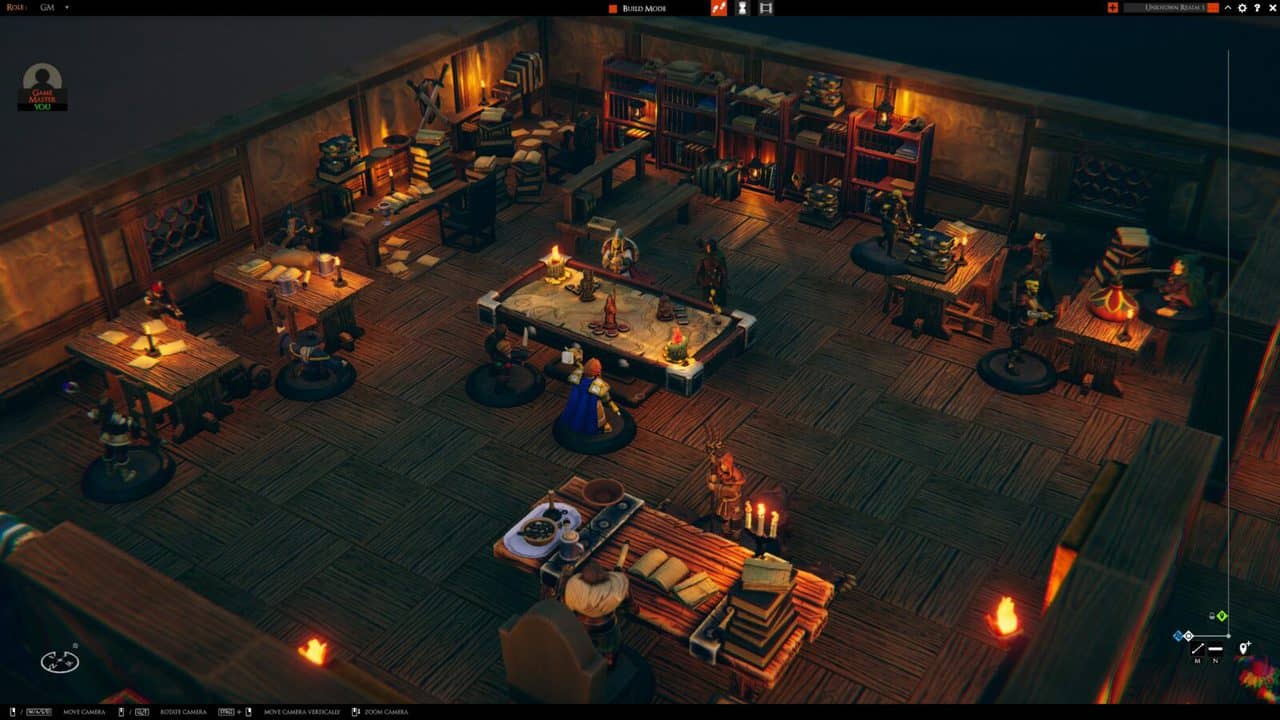
Task: Open the orange board menu beside Unknown Realm 1
Action: 1213,8
